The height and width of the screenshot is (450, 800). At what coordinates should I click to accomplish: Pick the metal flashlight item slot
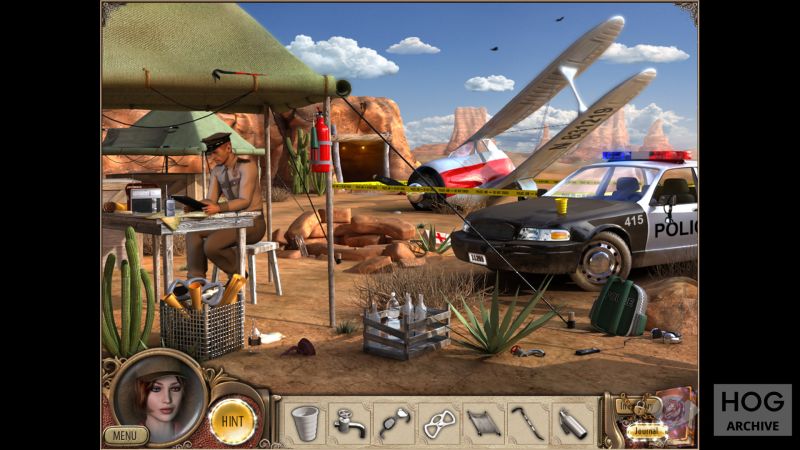pyautogui.click(x=574, y=421)
